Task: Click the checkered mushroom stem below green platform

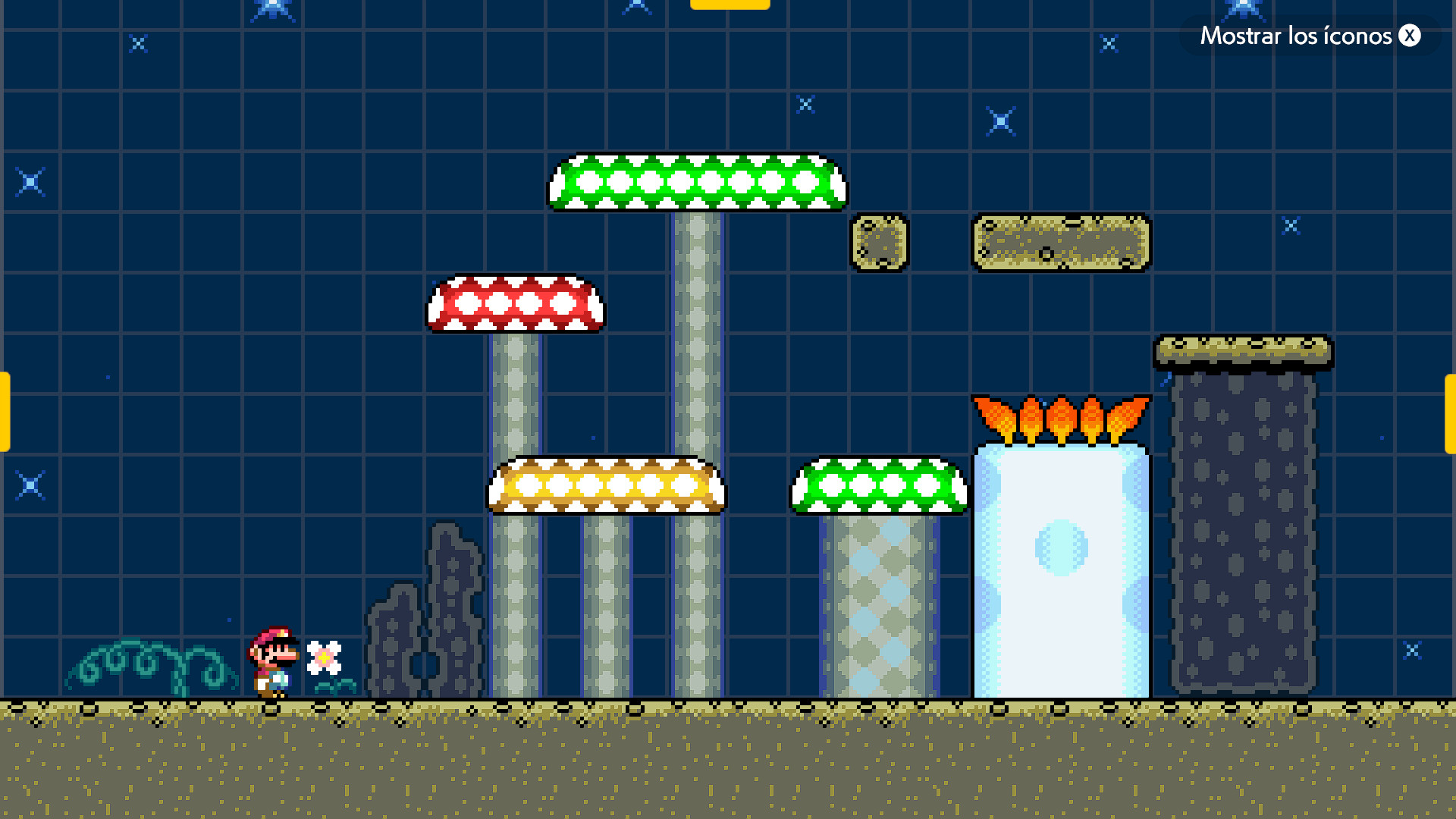Action: [x=880, y=607]
